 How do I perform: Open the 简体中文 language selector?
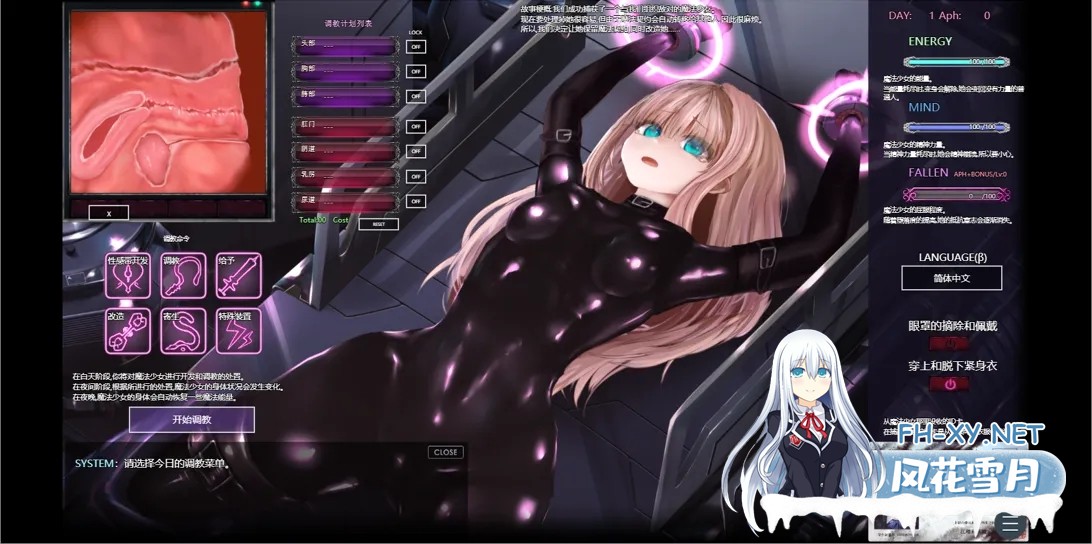951,278
